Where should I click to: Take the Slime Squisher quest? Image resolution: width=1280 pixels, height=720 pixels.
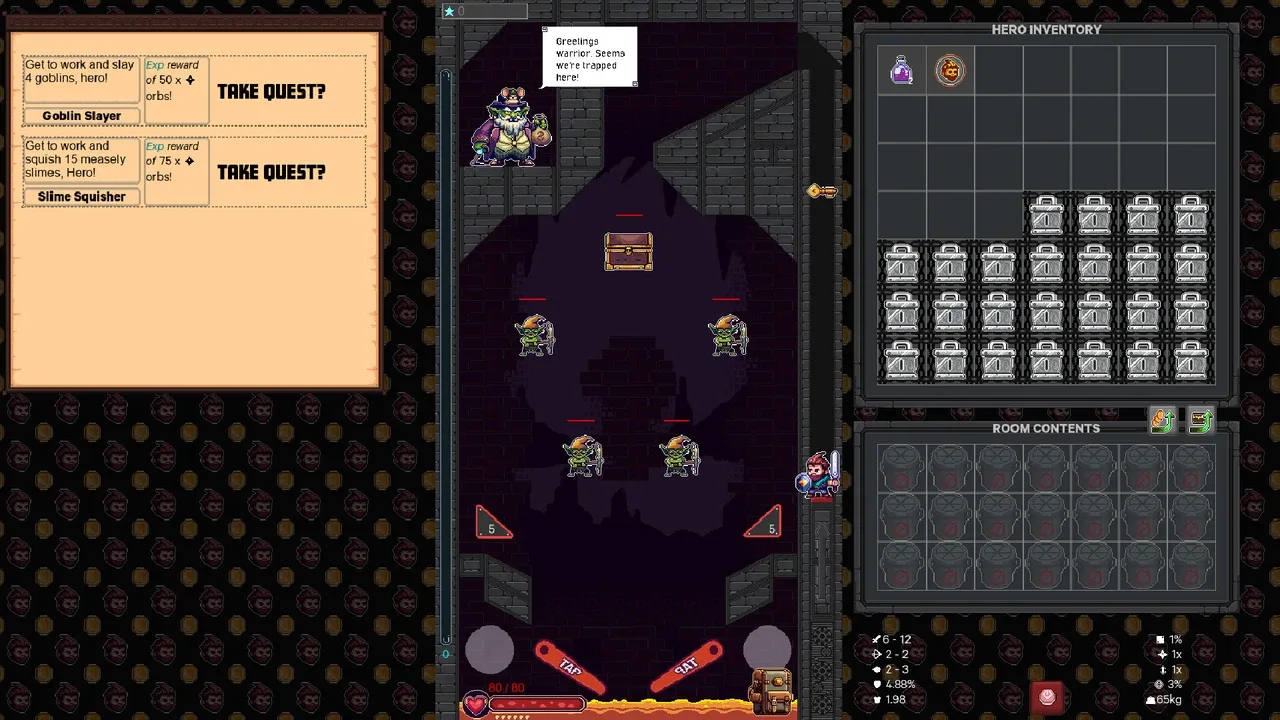click(271, 172)
